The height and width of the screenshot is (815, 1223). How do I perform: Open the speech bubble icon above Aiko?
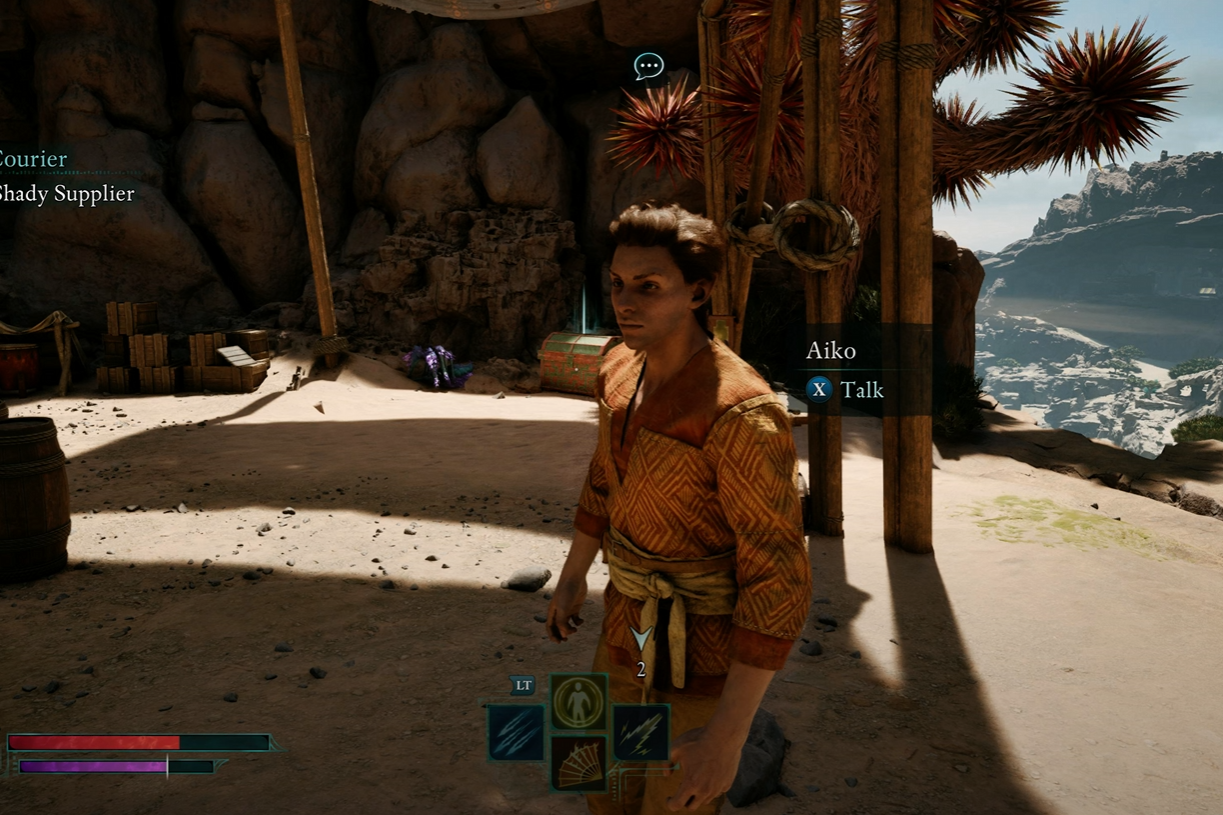(649, 67)
